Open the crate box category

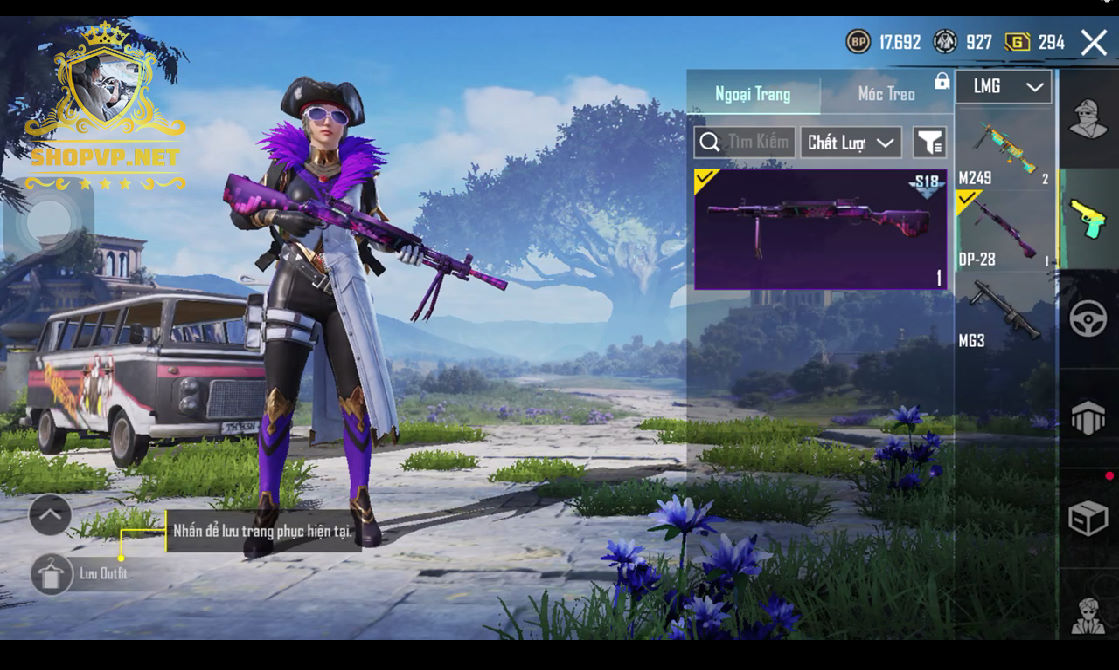(x=1088, y=518)
